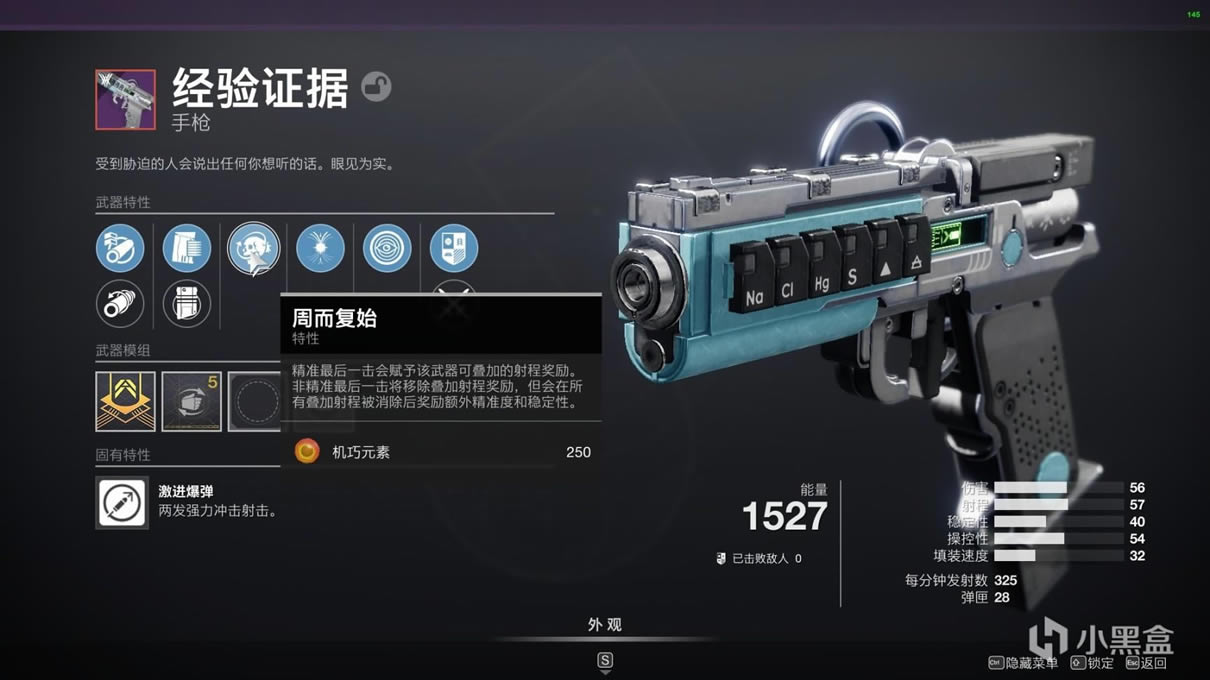Toggle the lock icon beside 经验证据
1210x680 pixels.
pos(376,87)
